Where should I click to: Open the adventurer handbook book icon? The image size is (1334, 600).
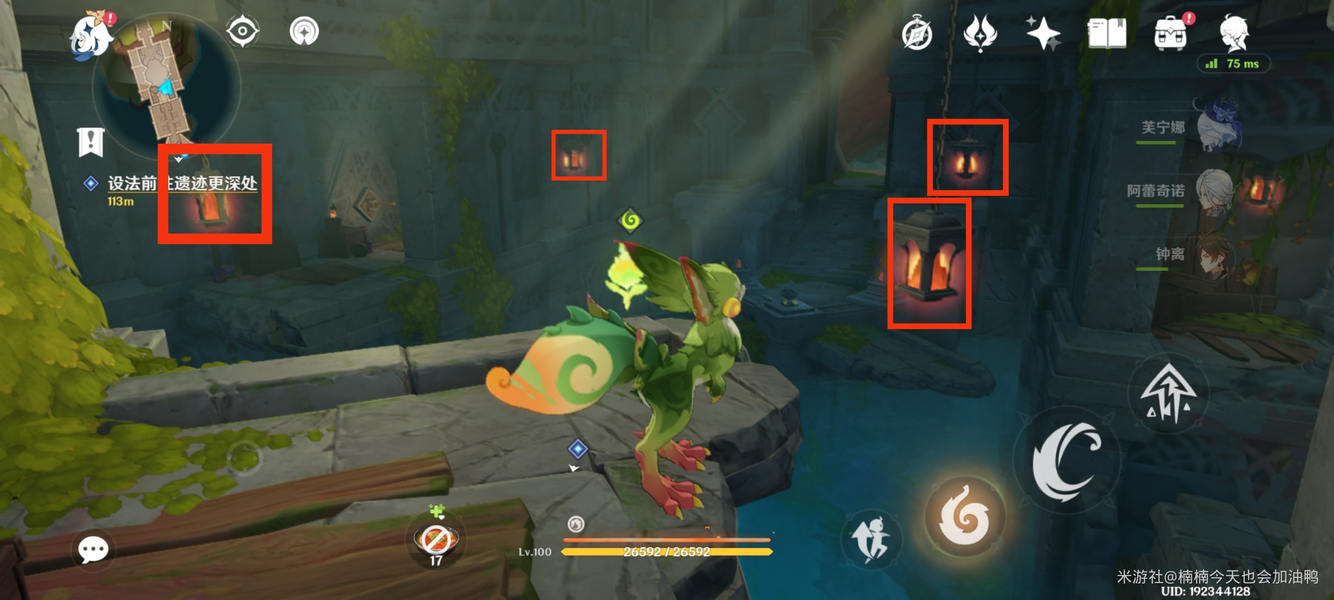point(1107,34)
